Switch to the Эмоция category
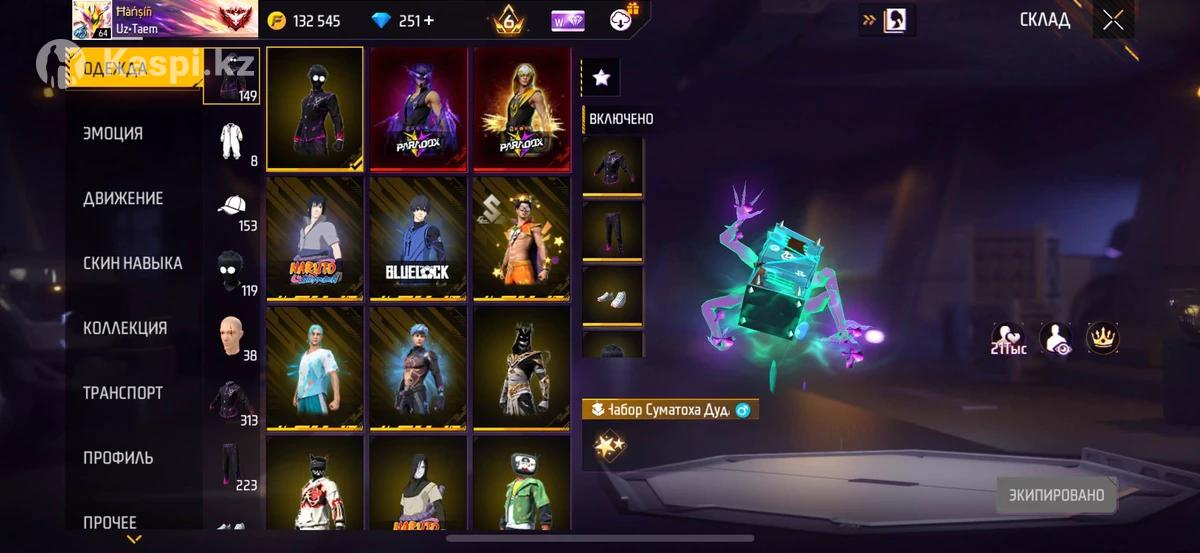This screenshot has height=553, width=1200. pos(113,133)
